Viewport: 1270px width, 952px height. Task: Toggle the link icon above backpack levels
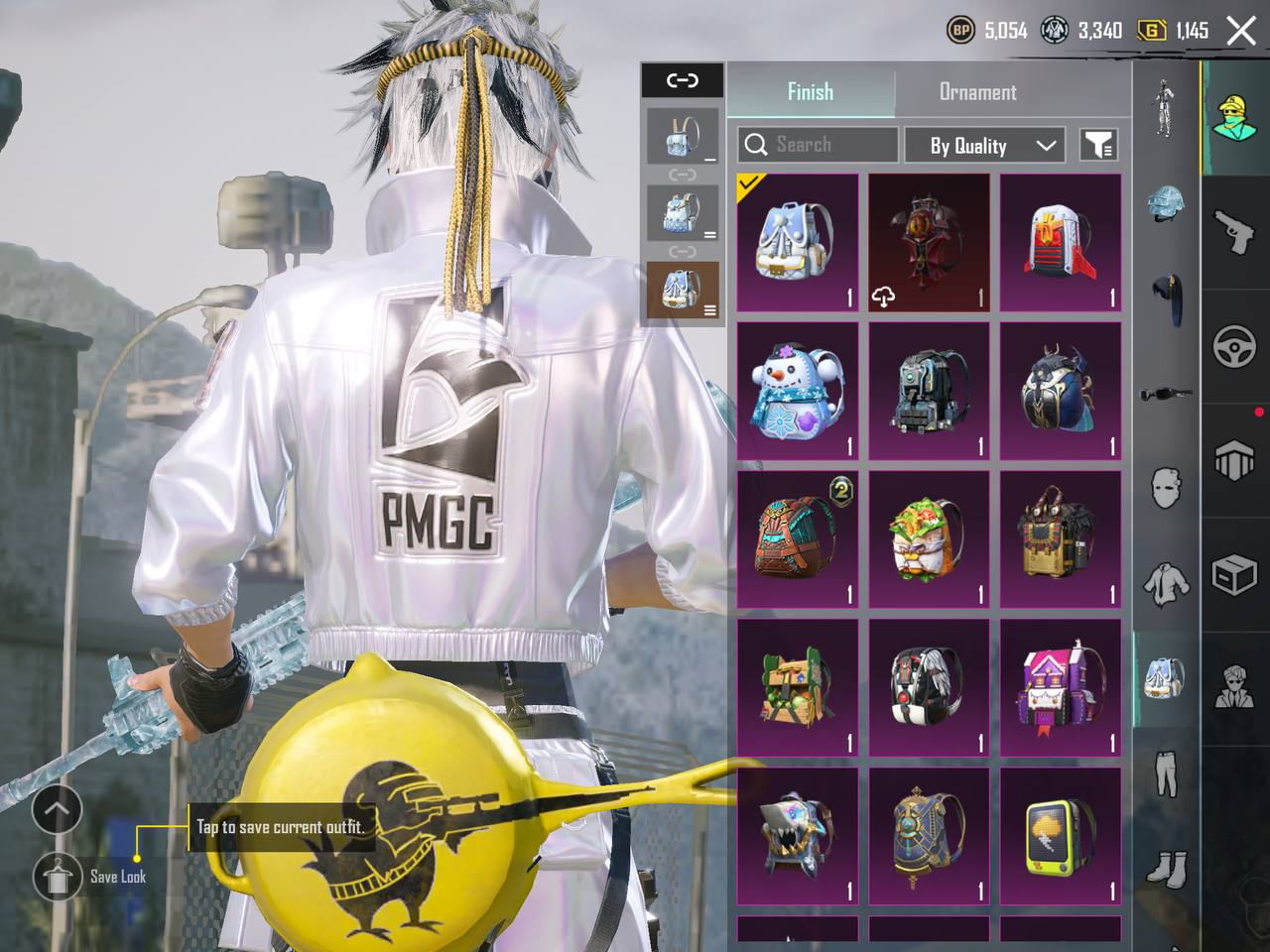[683, 80]
